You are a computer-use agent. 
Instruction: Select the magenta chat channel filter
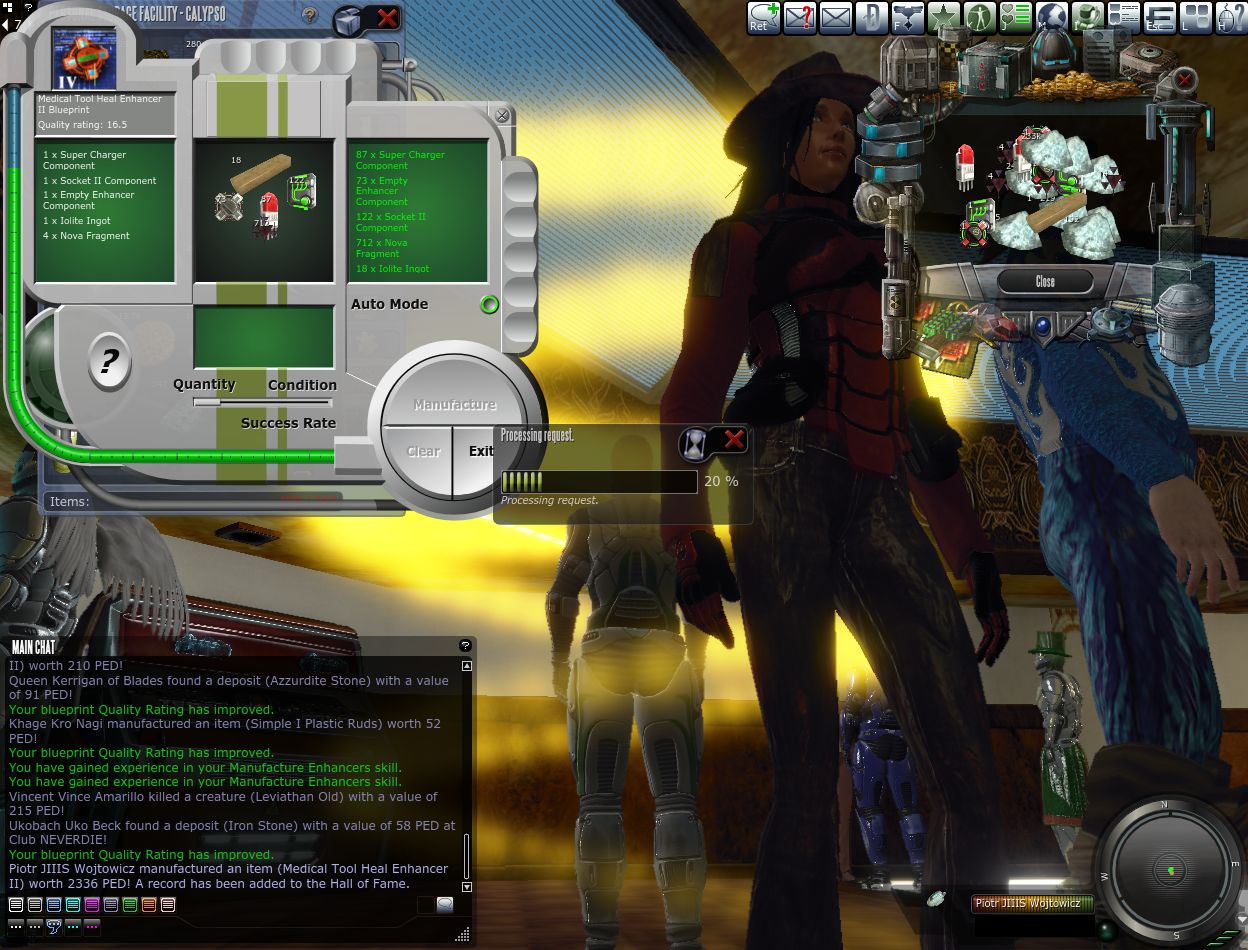92,905
